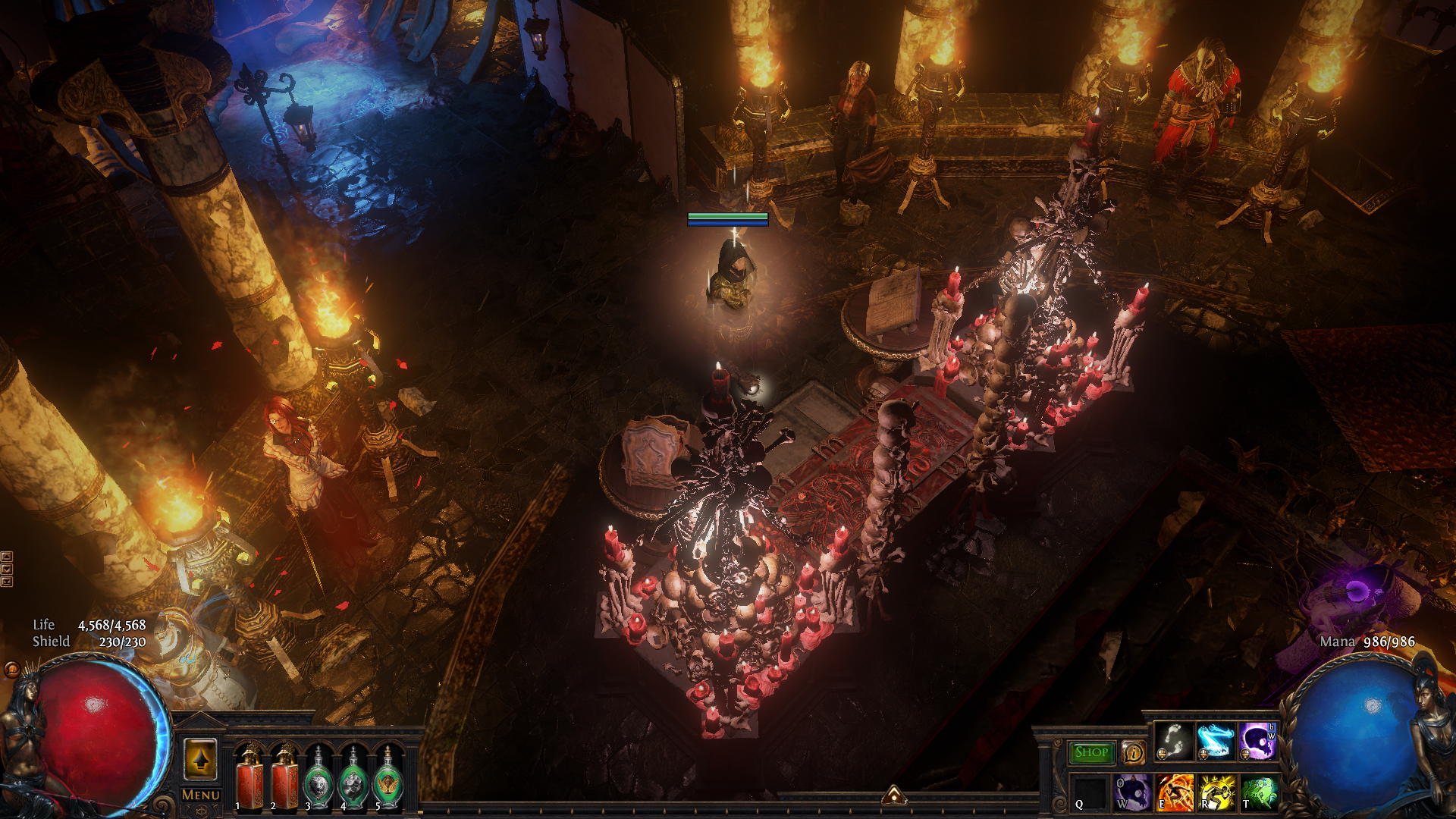Use the golden winged flask in slot 5
The height and width of the screenshot is (819, 1456).
(388, 778)
